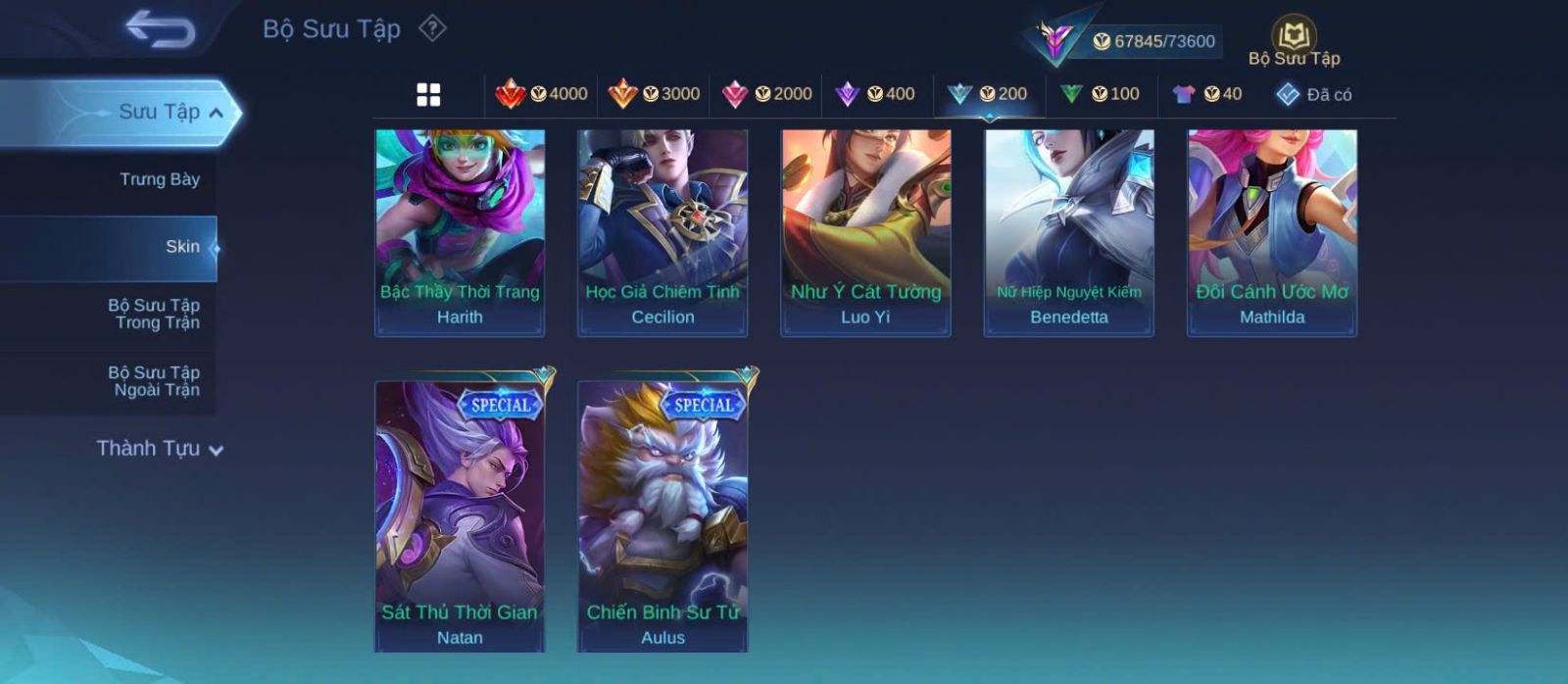Select the 400 points tier tab
This screenshot has height=684, width=1568.
(x=875, y=94)
